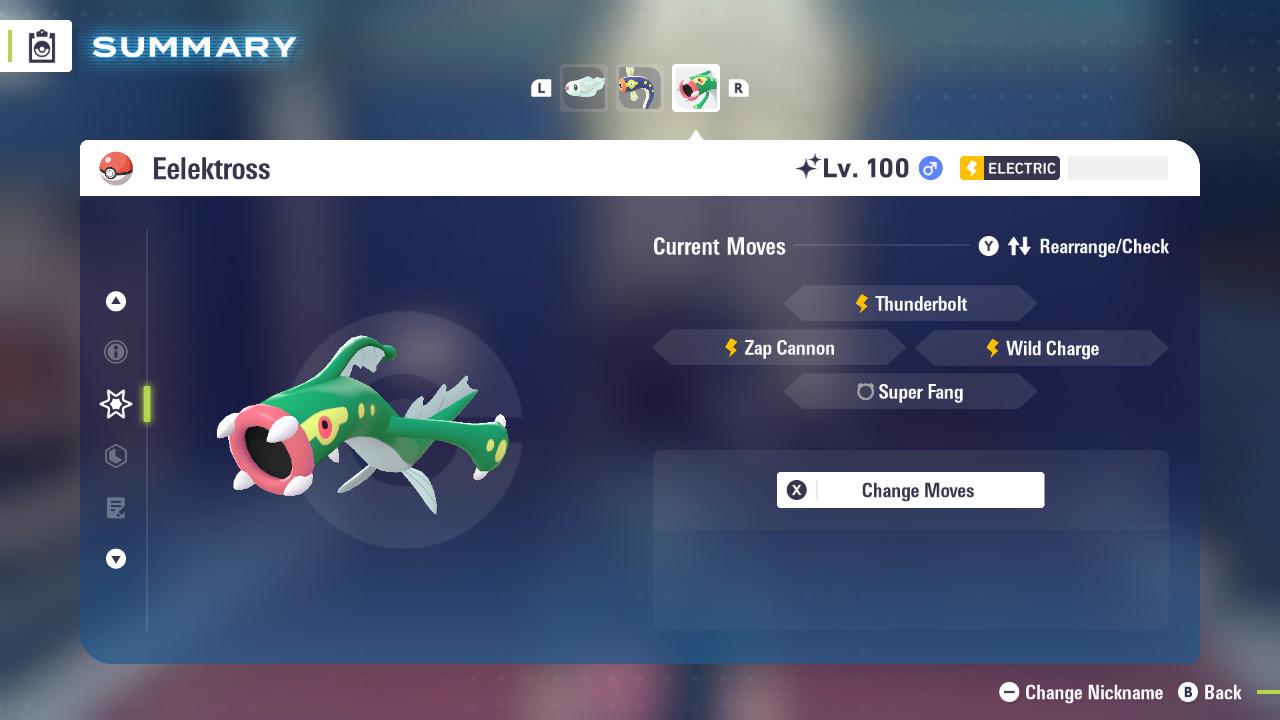Screen dimensions: 1280x720
Task: Select the stats hexagon icon in sidebar
Action: [x=116, y=456]
